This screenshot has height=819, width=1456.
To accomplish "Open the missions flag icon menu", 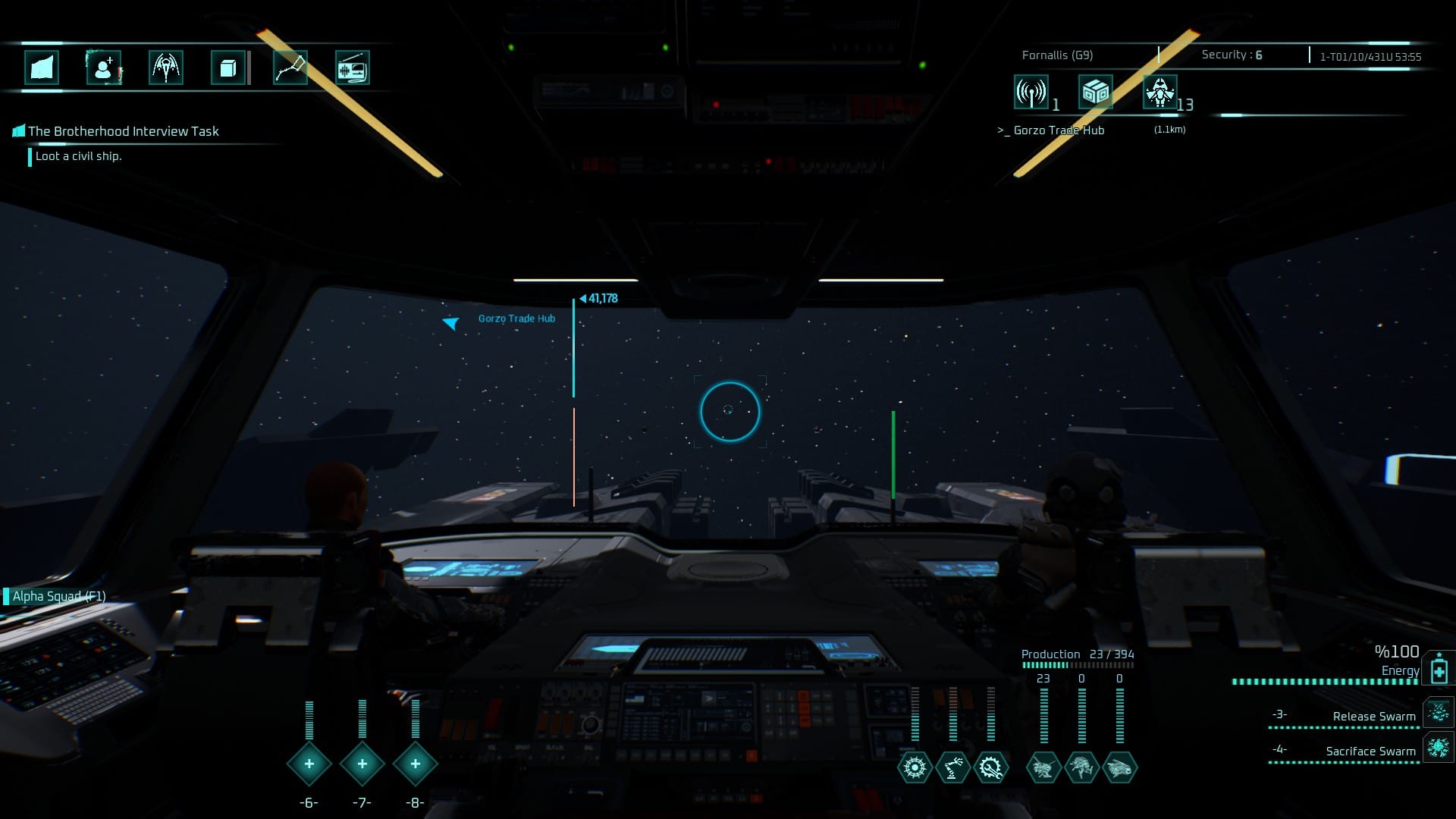I will 42,68.
